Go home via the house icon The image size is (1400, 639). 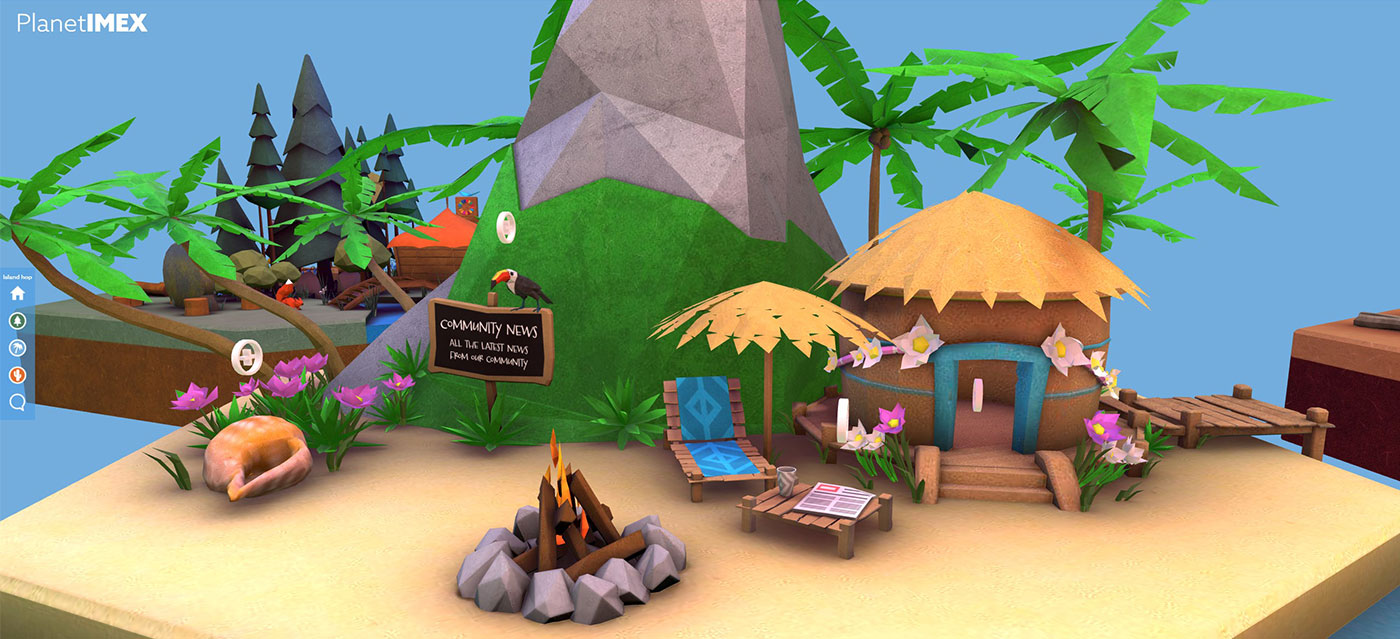point(17,294)
